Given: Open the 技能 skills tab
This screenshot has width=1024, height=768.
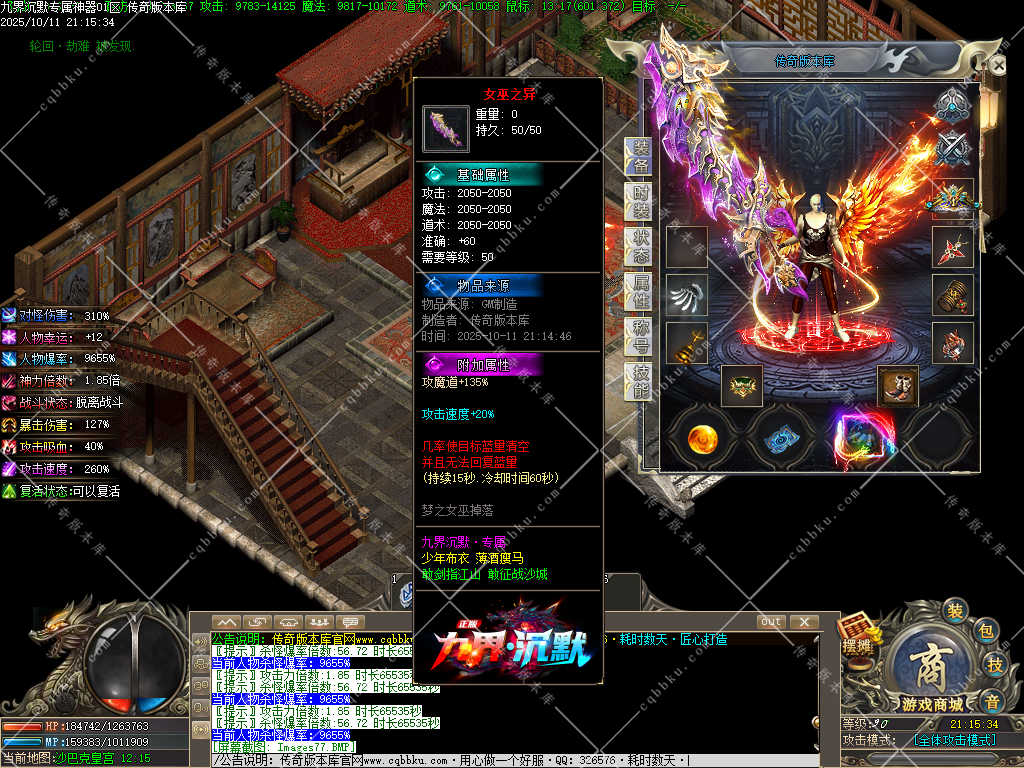Looking at the screenshot, I should tap(639, 381).
